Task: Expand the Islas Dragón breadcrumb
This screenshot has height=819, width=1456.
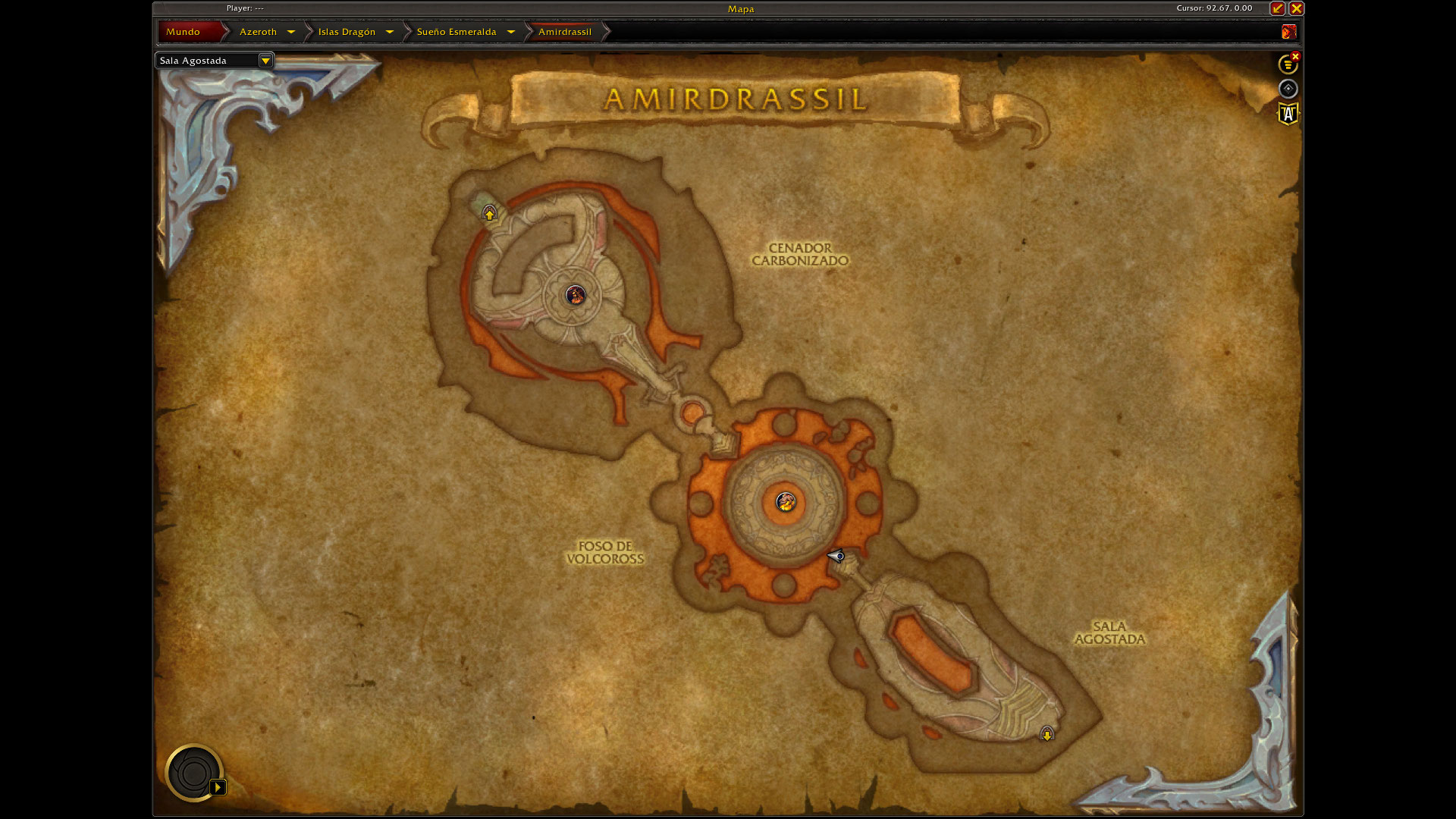Action: 389,32
